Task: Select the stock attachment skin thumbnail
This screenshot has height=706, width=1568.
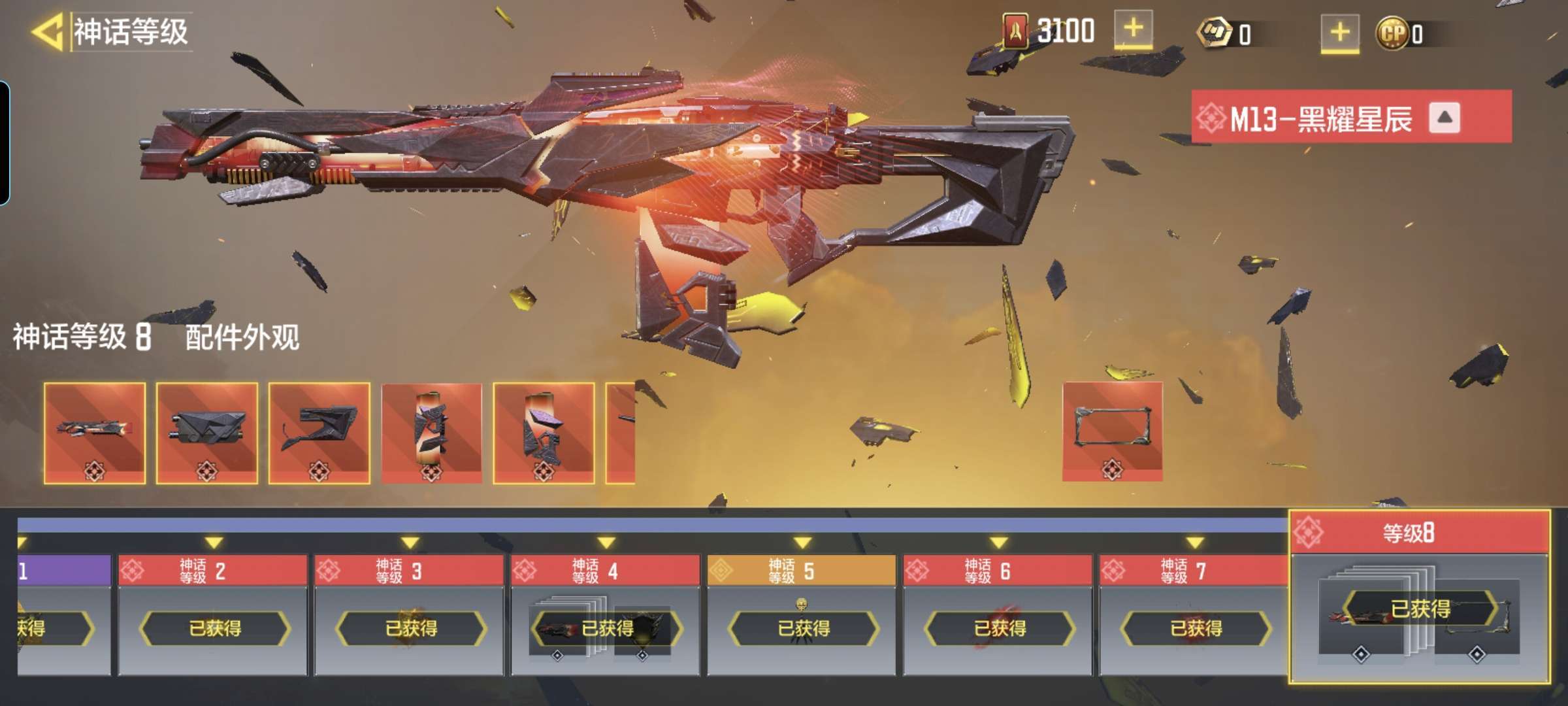Action: coord(319,433)
